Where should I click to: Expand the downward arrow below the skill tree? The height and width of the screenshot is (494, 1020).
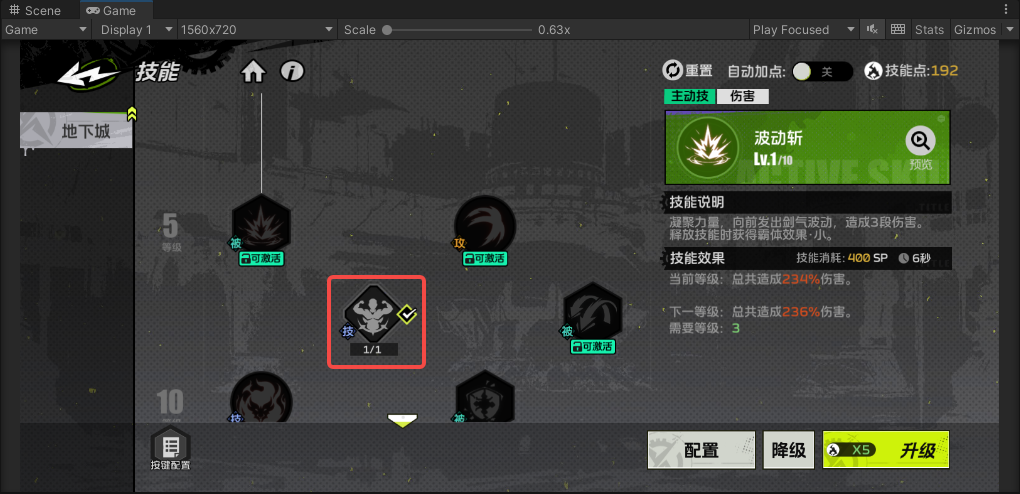click(x=402, y=421)
